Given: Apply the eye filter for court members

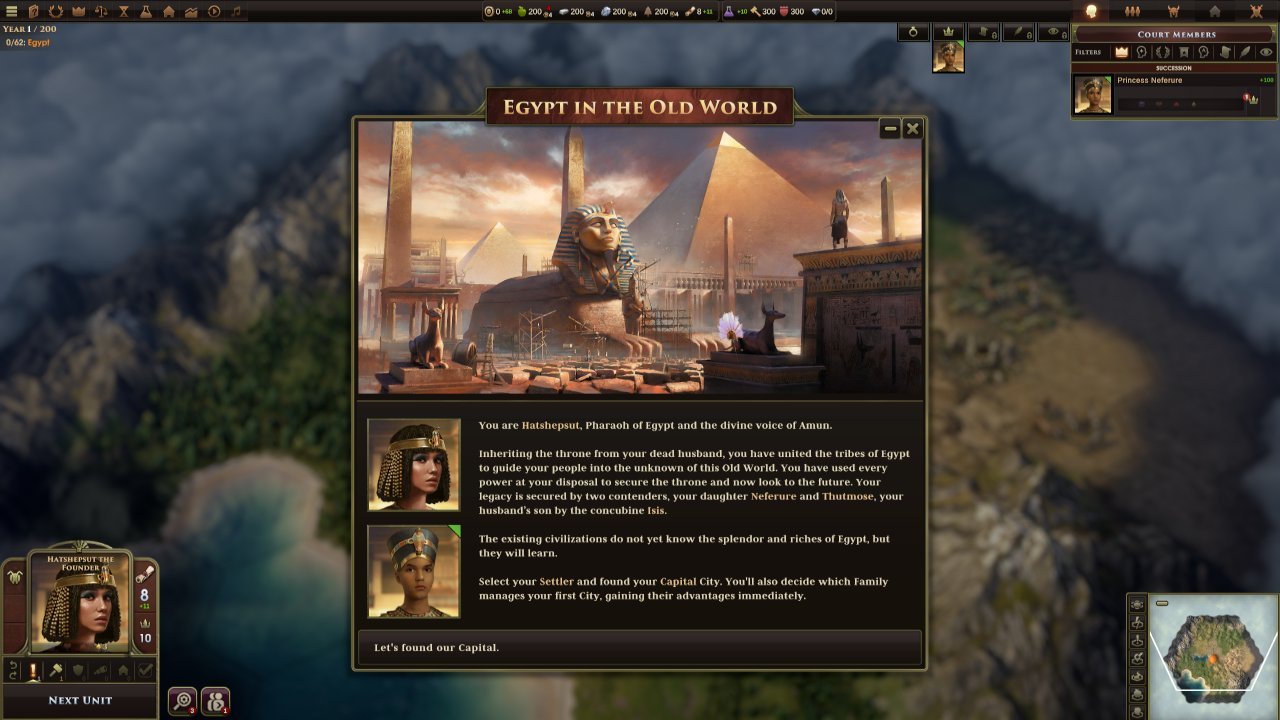Looking at the screenshot, I should click(1266, 52).
